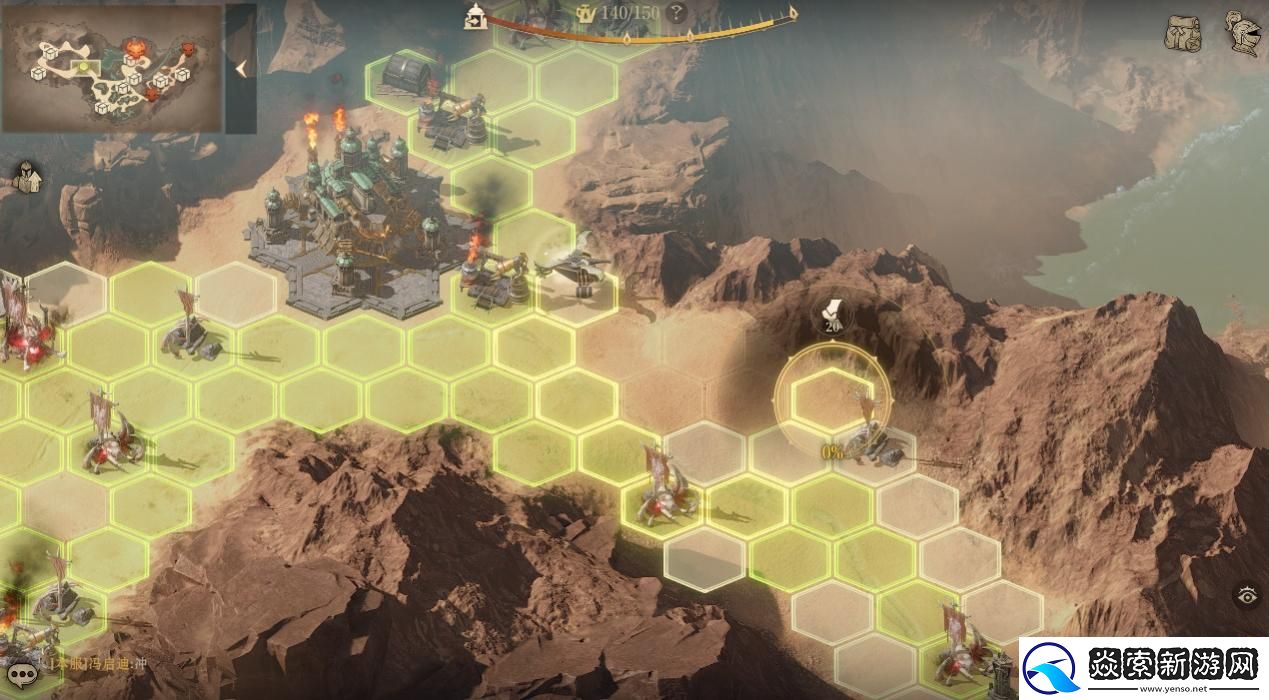This screenshot has width=1269, height=700.
Task: Click the question mark help icon
Action: [677, 13]
